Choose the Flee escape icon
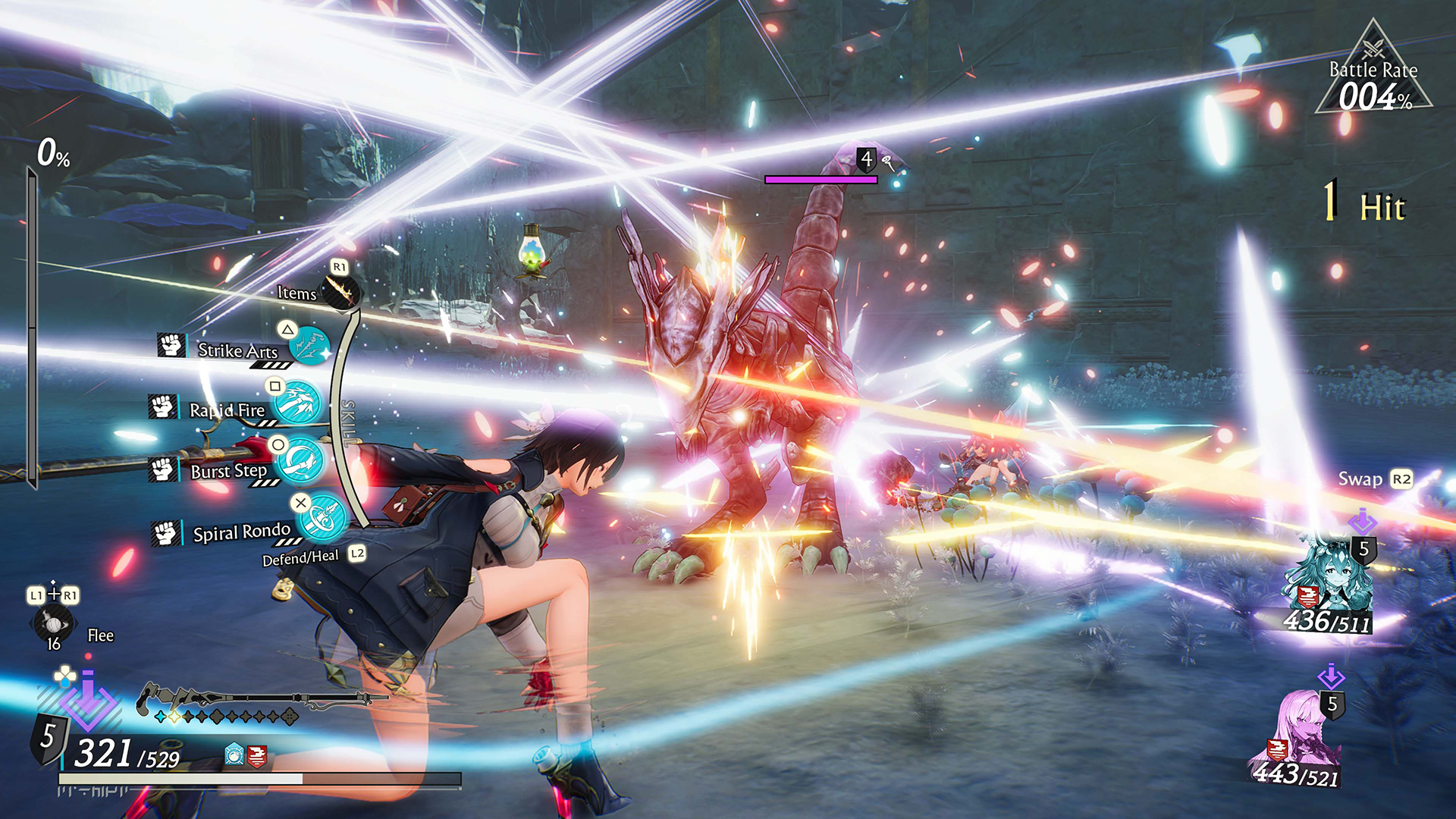 (x=53, y=624)
